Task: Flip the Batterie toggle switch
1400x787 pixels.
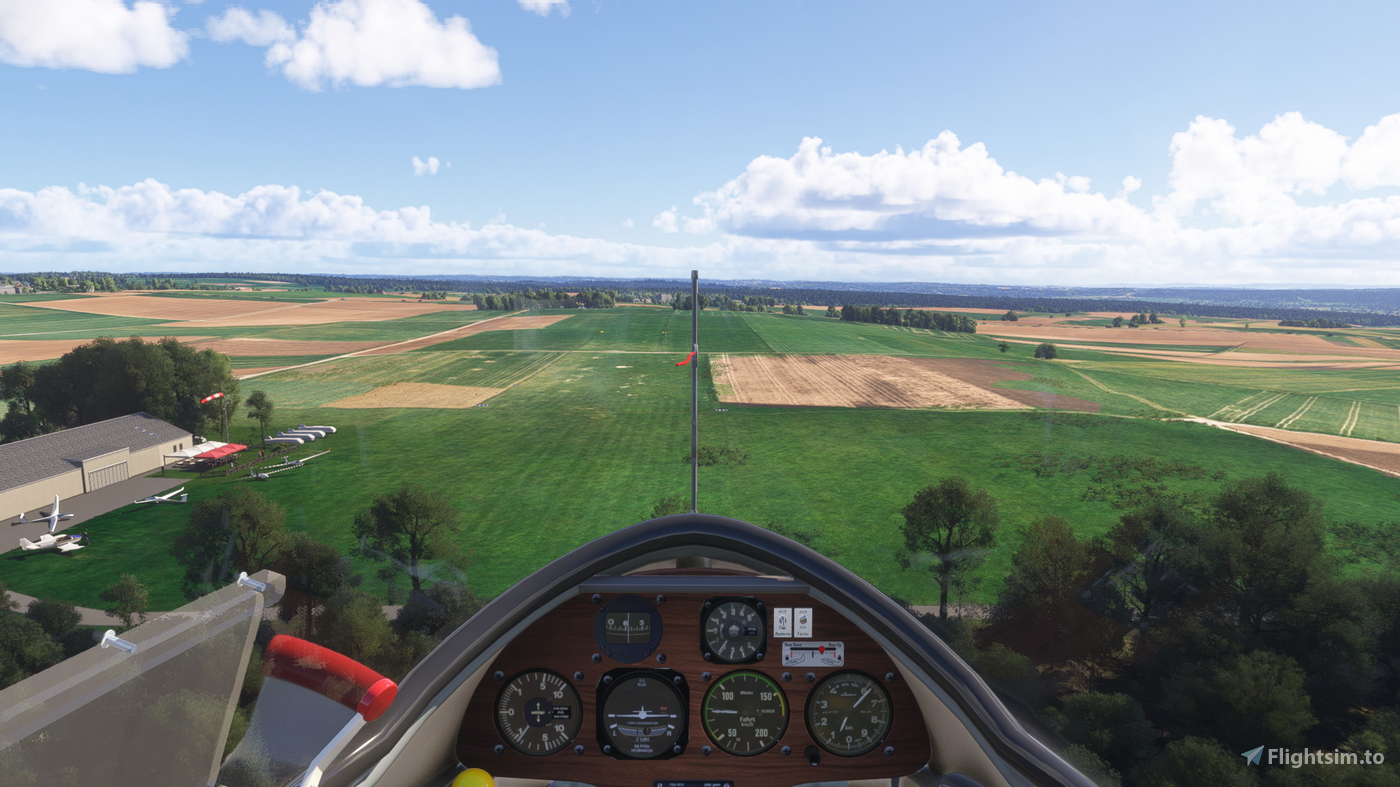Action: 782,621
